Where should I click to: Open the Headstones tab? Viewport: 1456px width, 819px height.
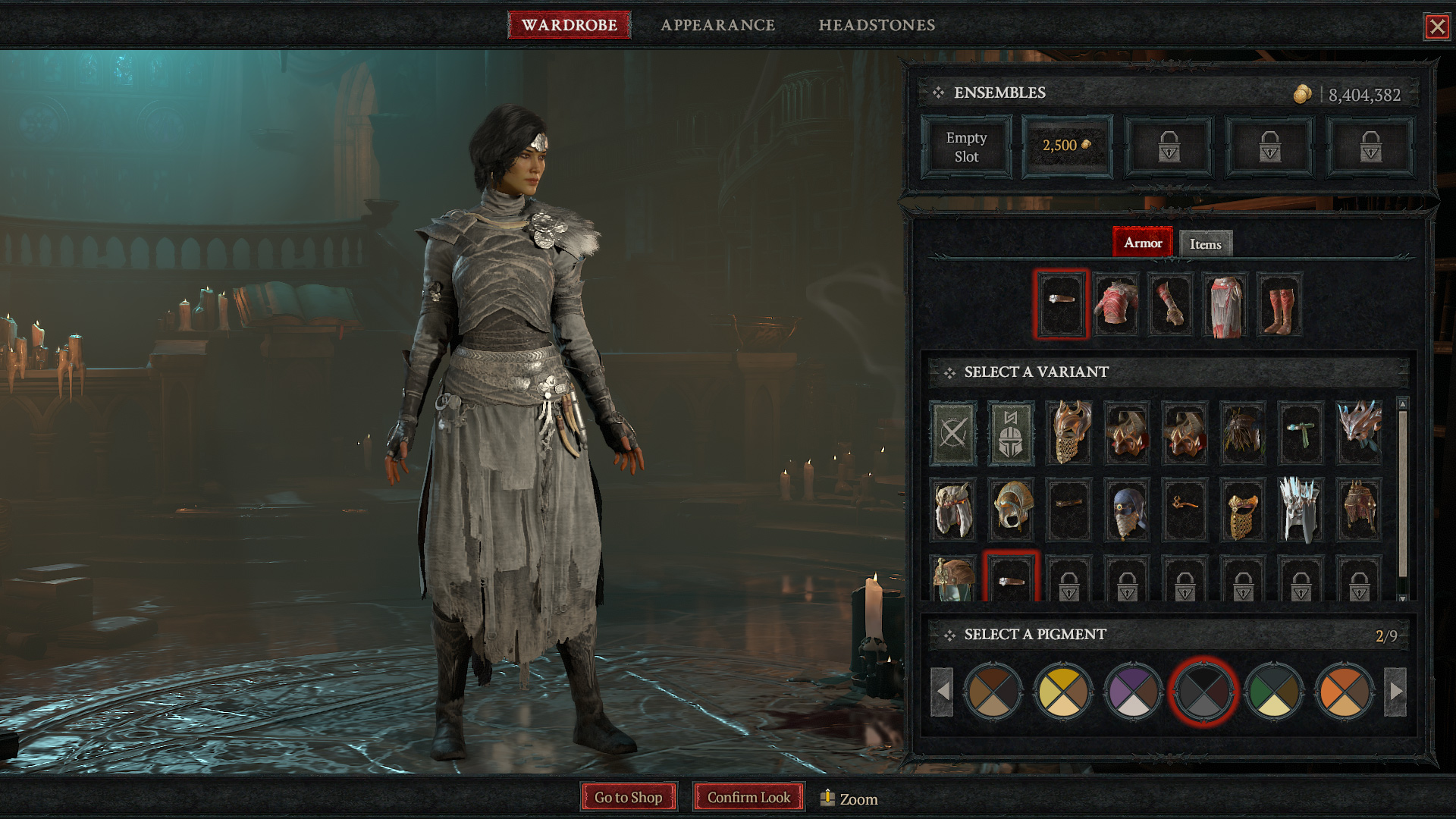click(x=876, y=25)
